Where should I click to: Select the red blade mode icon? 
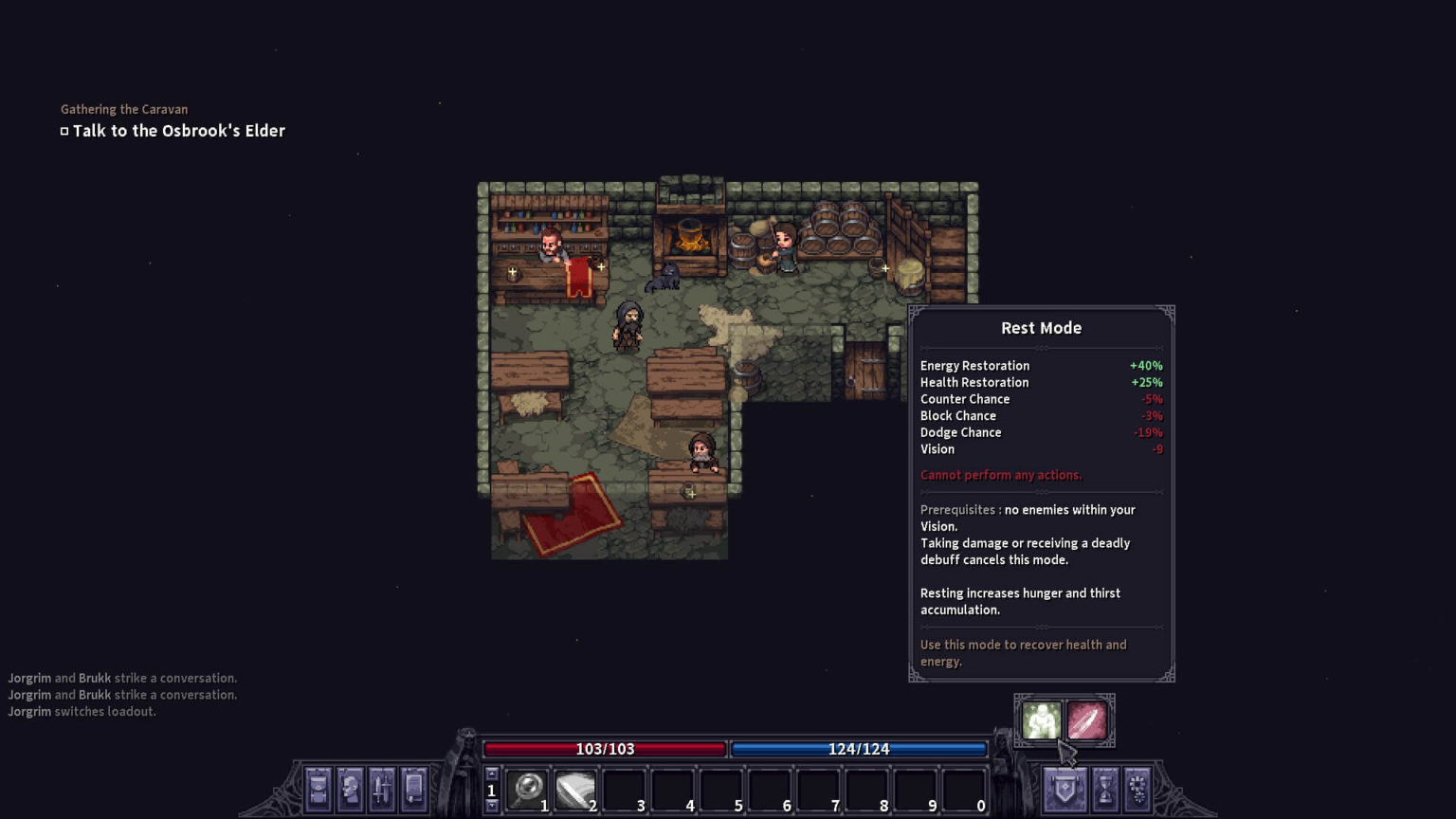pos(1087,721)
